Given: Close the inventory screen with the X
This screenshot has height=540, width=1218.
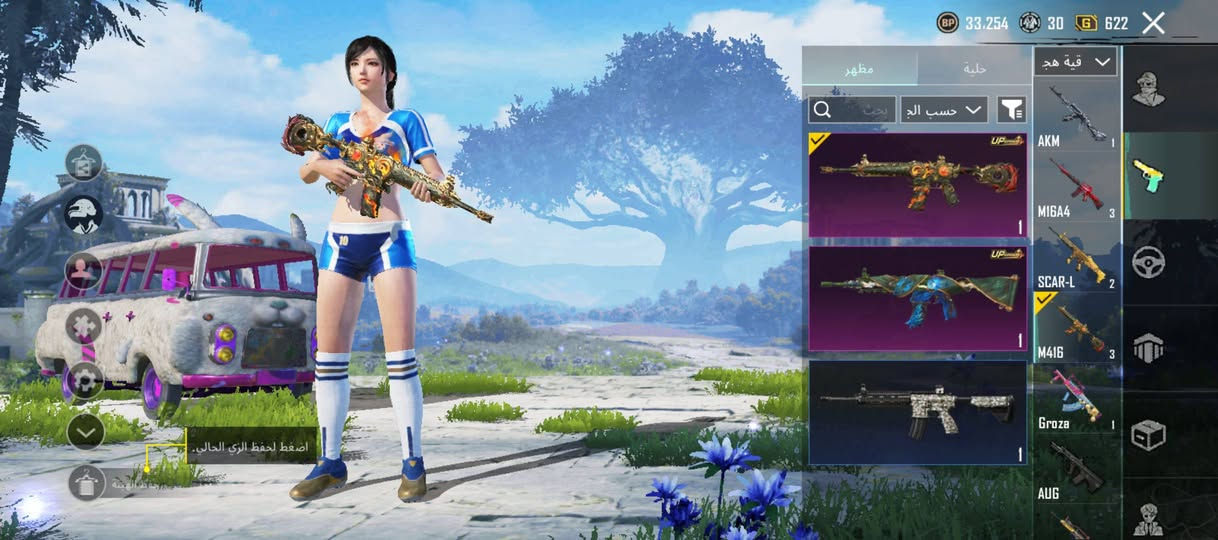Looking at the screenshot, I should click(x=1153, y=23).
